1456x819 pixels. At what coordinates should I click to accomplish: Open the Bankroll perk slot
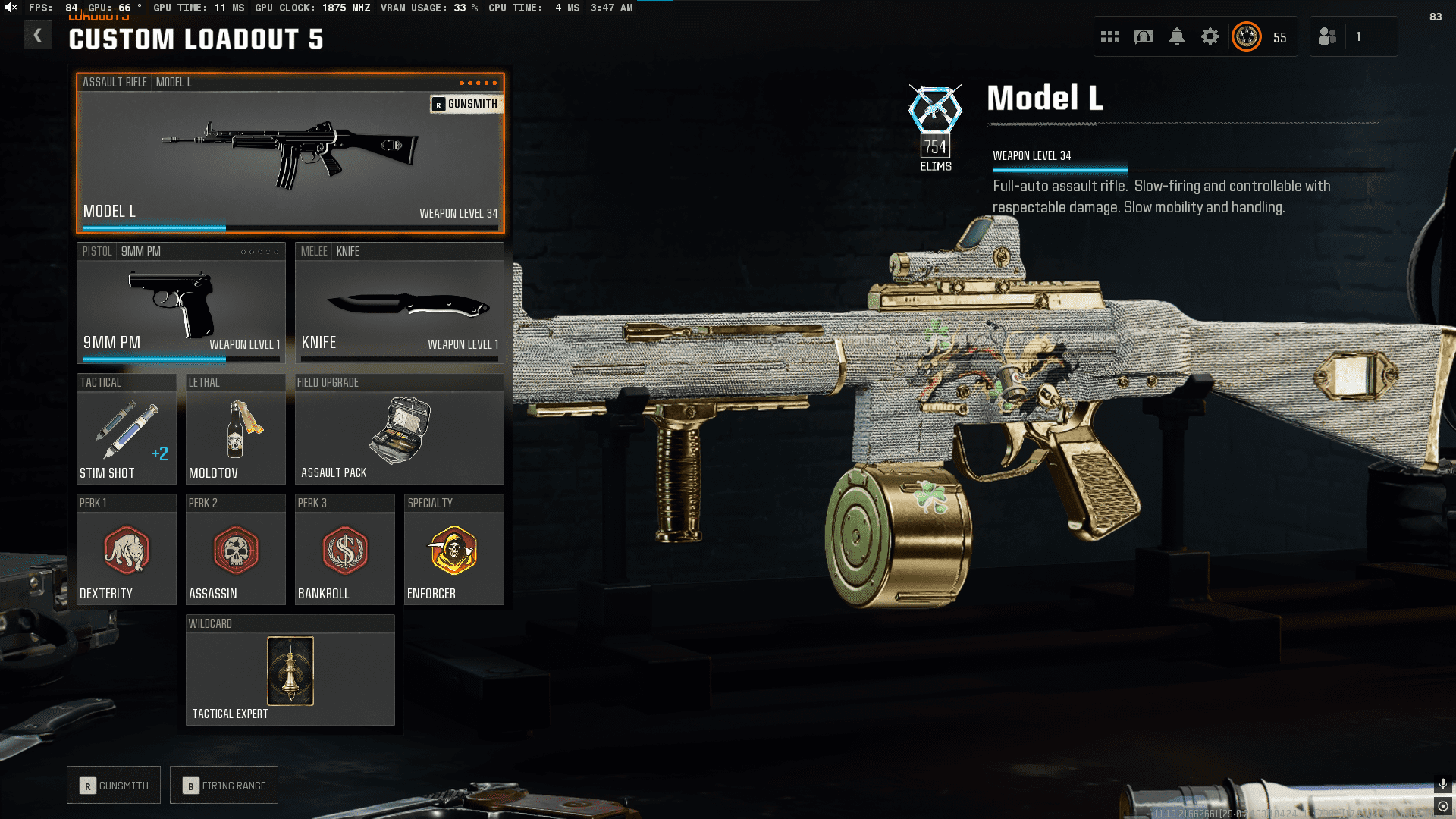pyautogui.click(x=344, y=551)
